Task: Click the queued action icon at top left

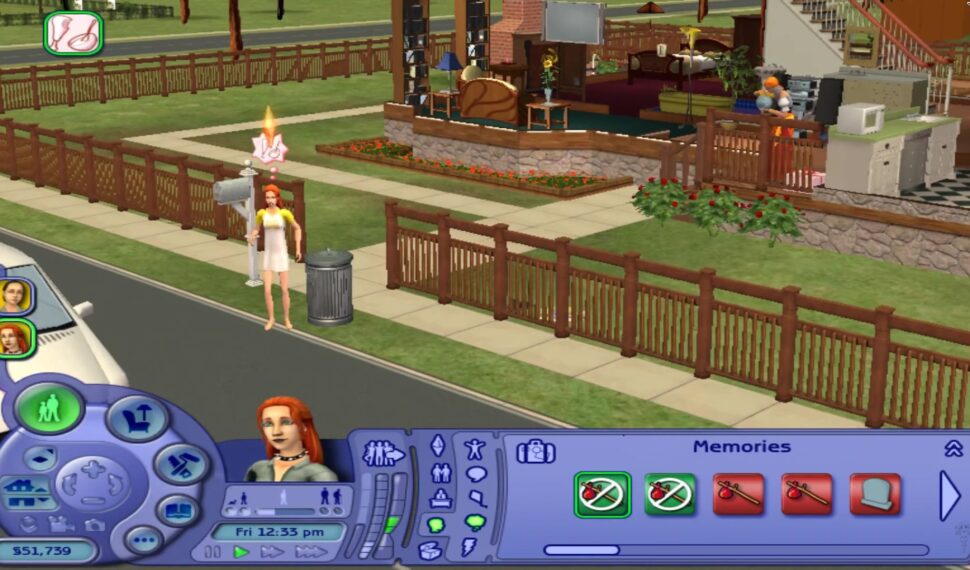Action: coord(73,33)
